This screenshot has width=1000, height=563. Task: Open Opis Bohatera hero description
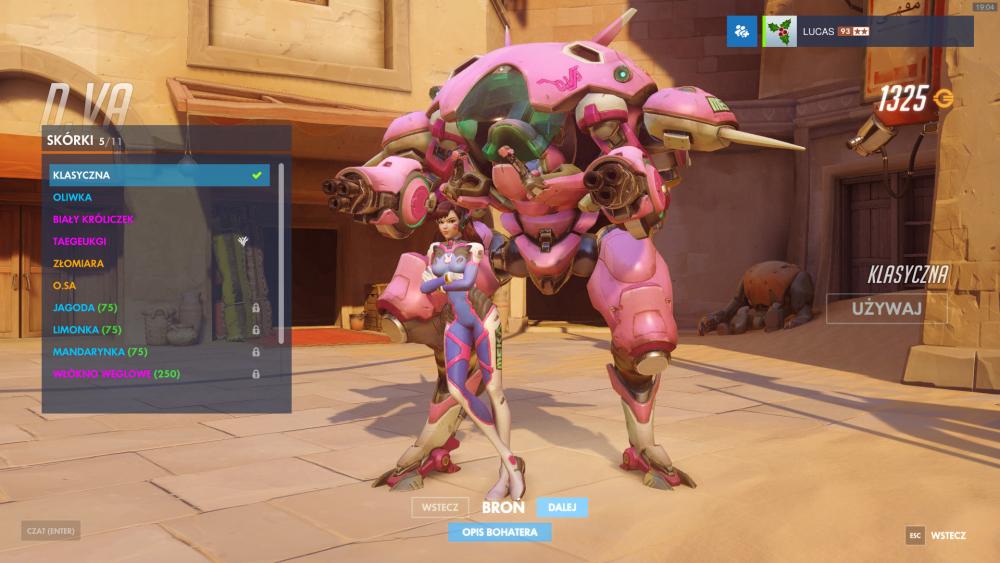pyautogui.click(x=500, y=532)
